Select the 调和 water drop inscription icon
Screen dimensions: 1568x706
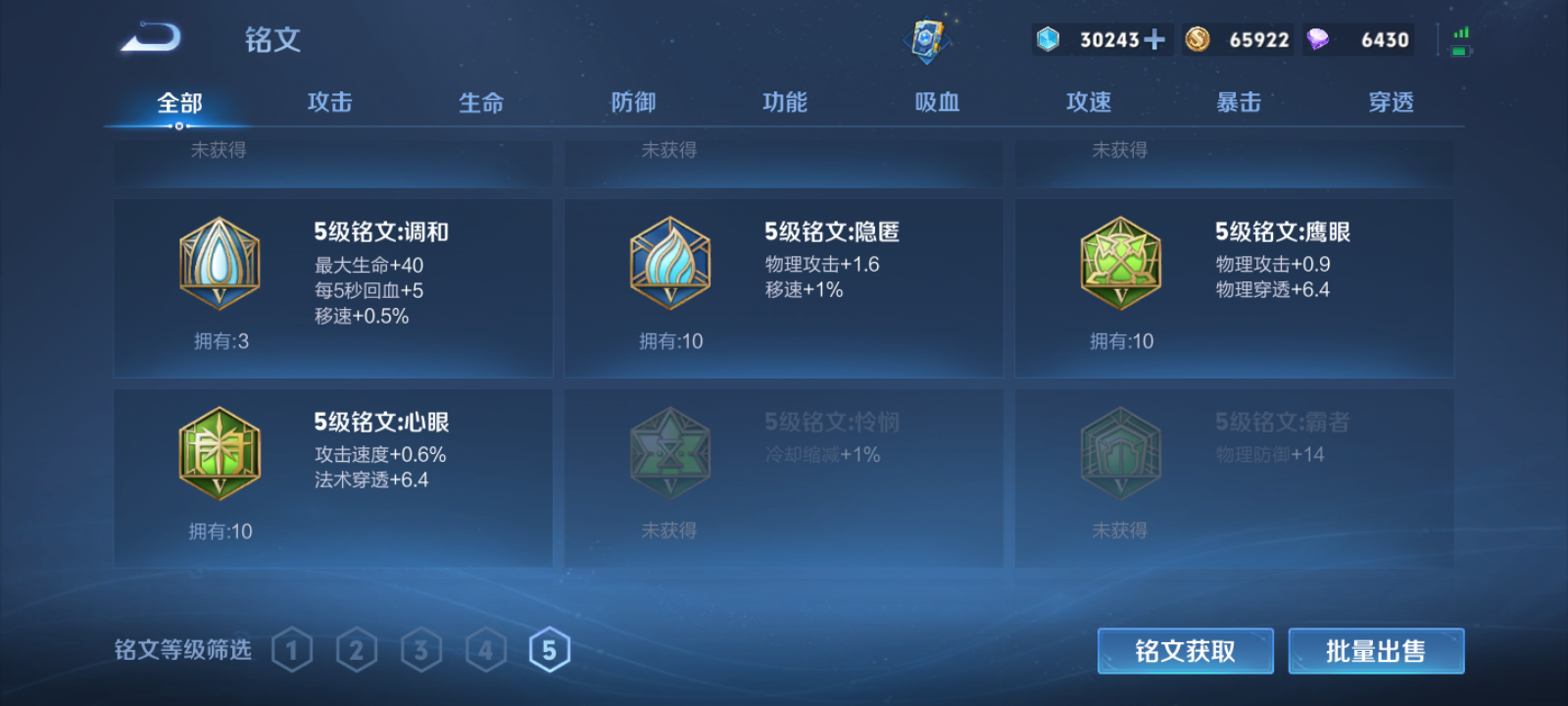click(220, 262)
